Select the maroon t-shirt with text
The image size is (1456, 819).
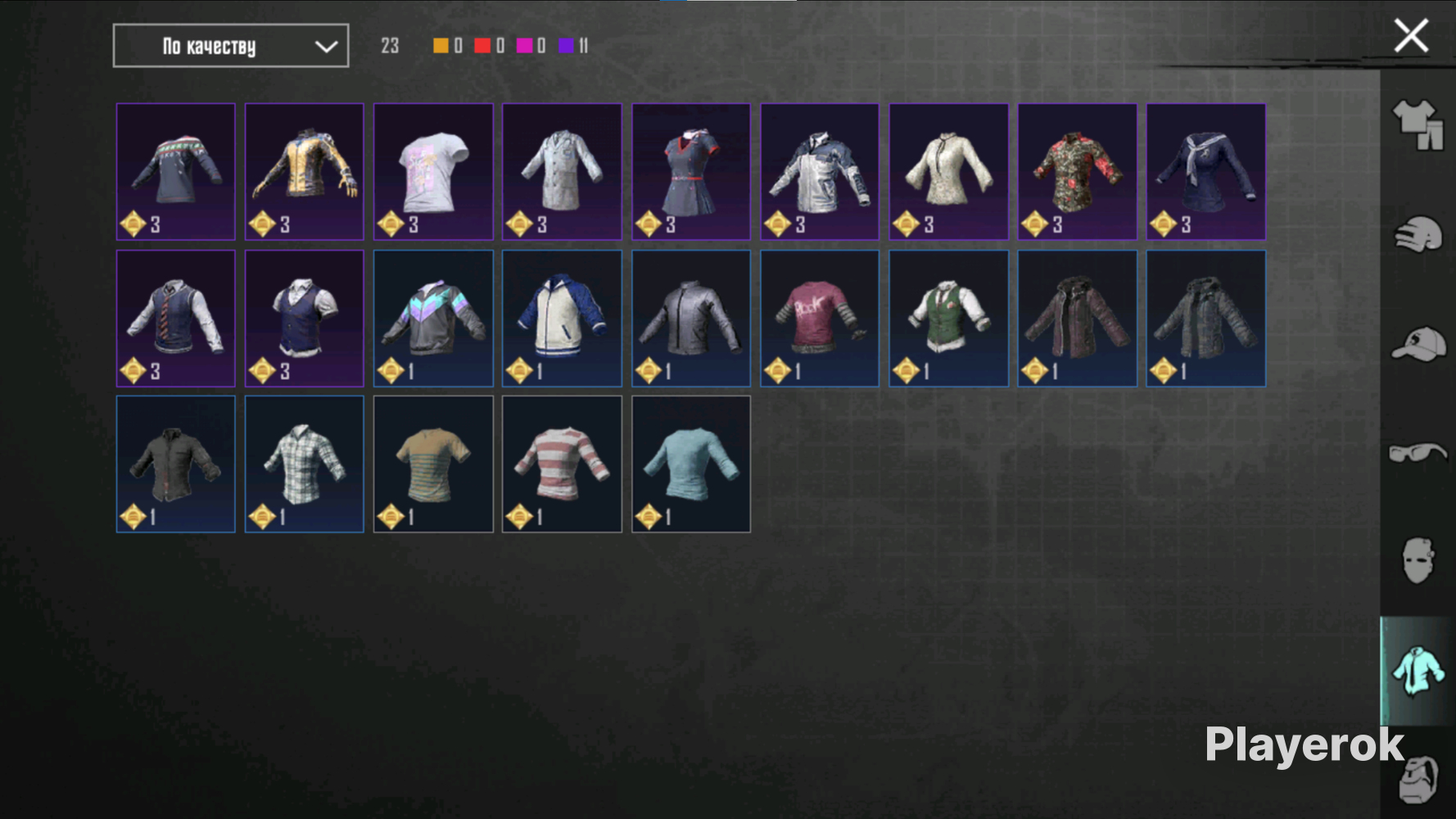[x=819, y=318]
